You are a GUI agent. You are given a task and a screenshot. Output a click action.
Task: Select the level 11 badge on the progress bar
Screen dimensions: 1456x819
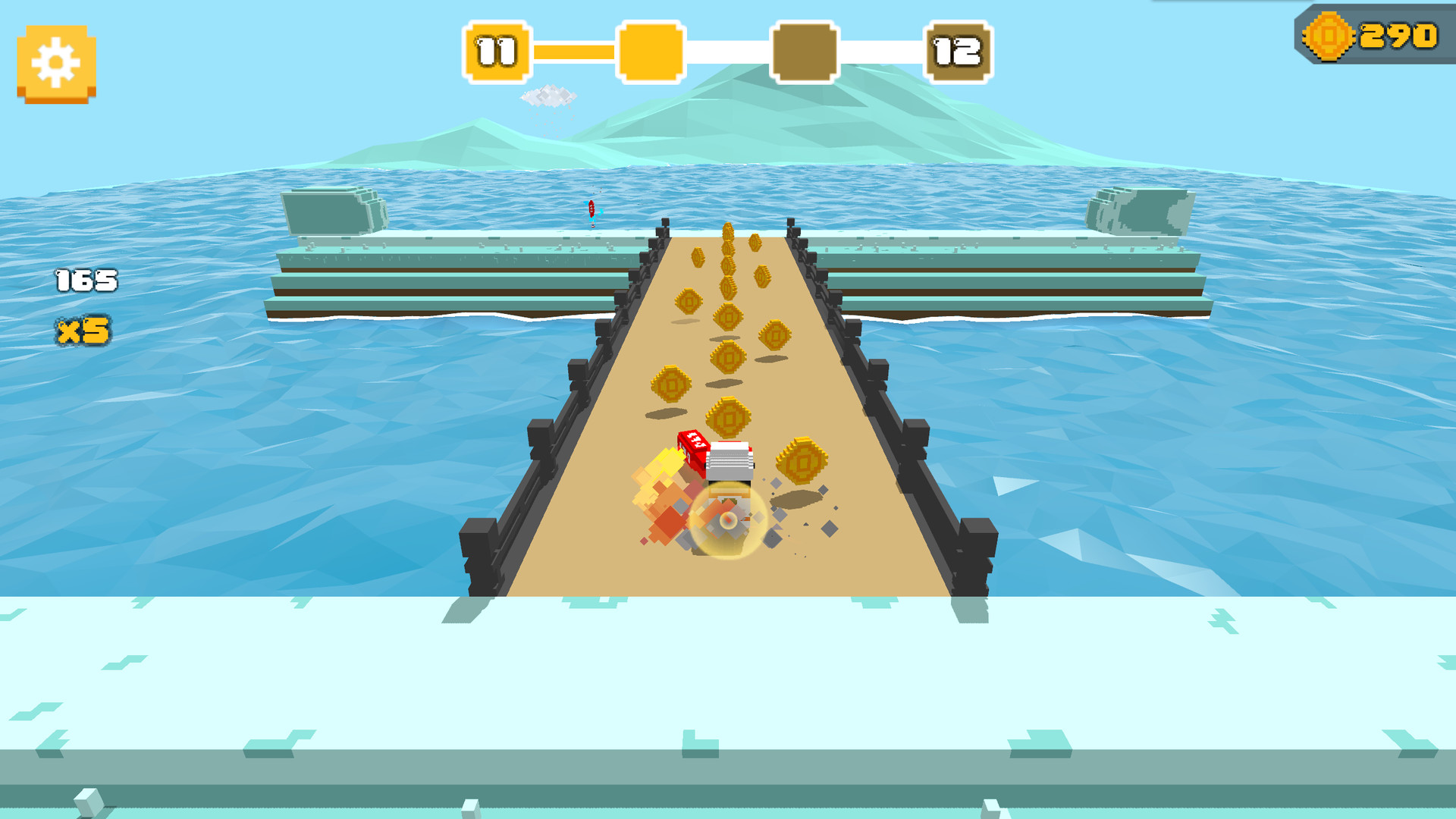pyautogui.click(x=497, y=50)
